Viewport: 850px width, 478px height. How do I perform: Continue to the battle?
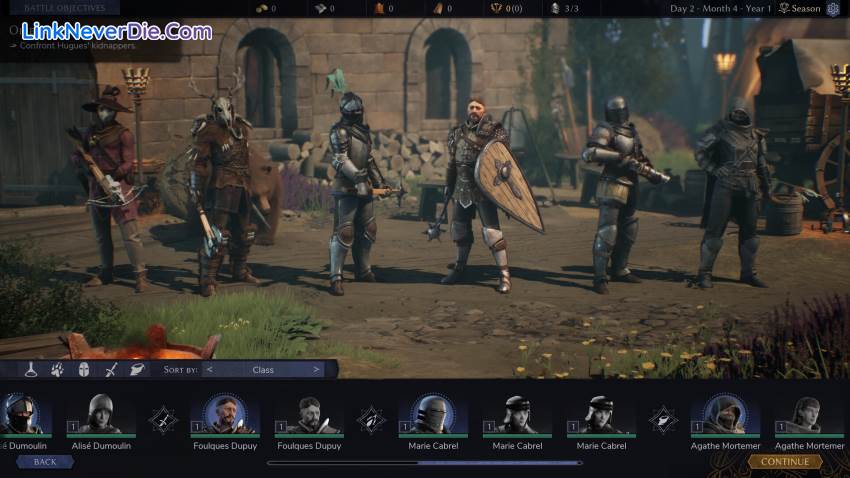(785, 462)
